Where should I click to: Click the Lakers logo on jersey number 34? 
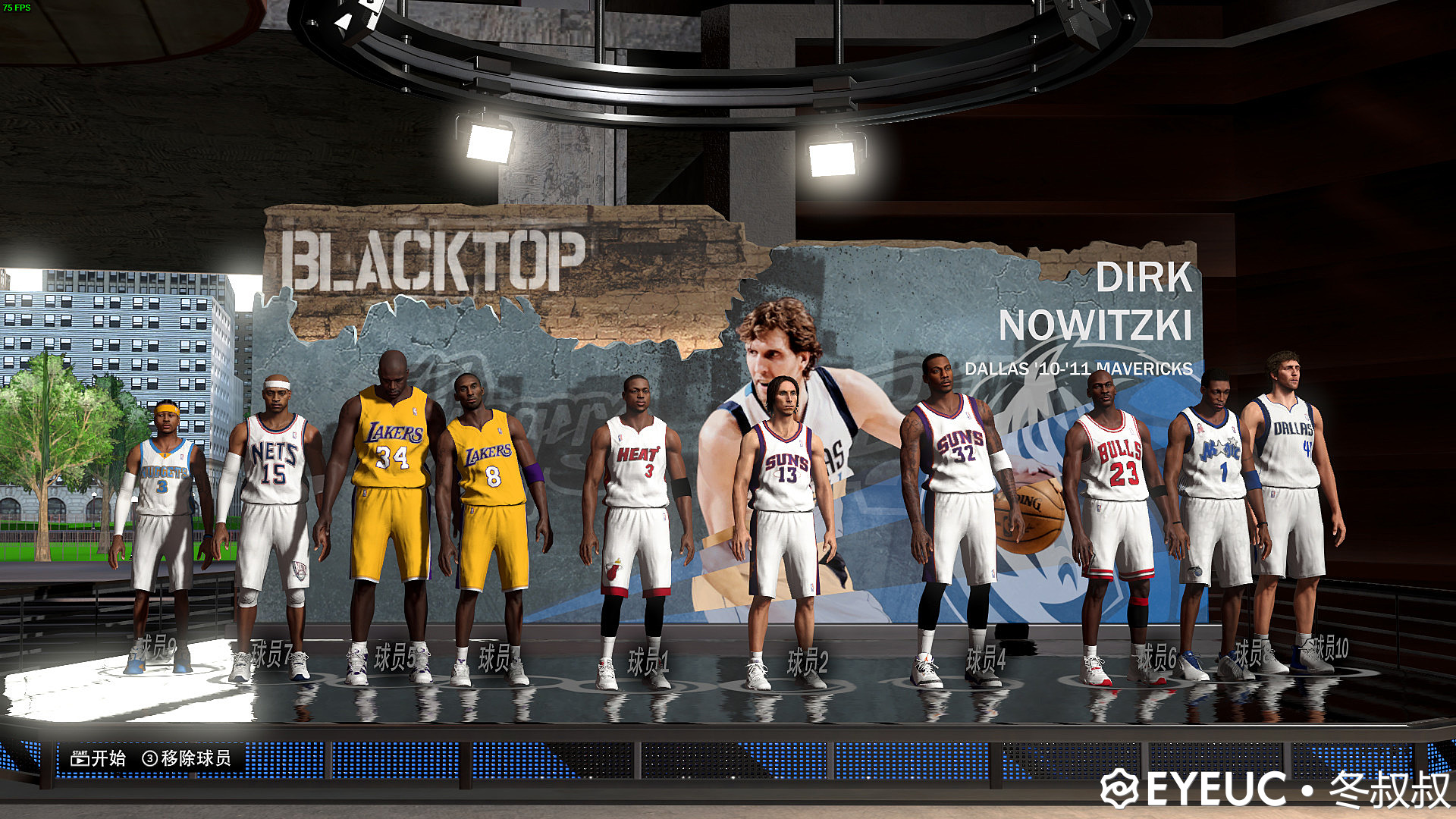397,432
